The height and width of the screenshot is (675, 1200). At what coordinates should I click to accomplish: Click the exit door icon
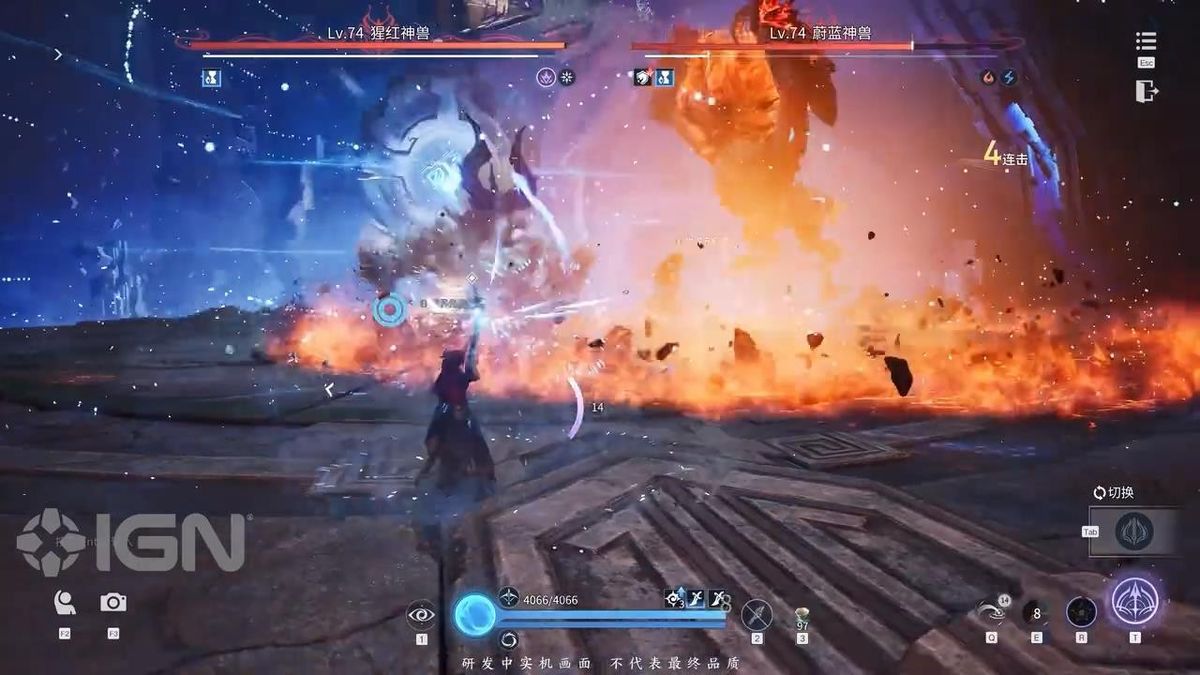1146,91
